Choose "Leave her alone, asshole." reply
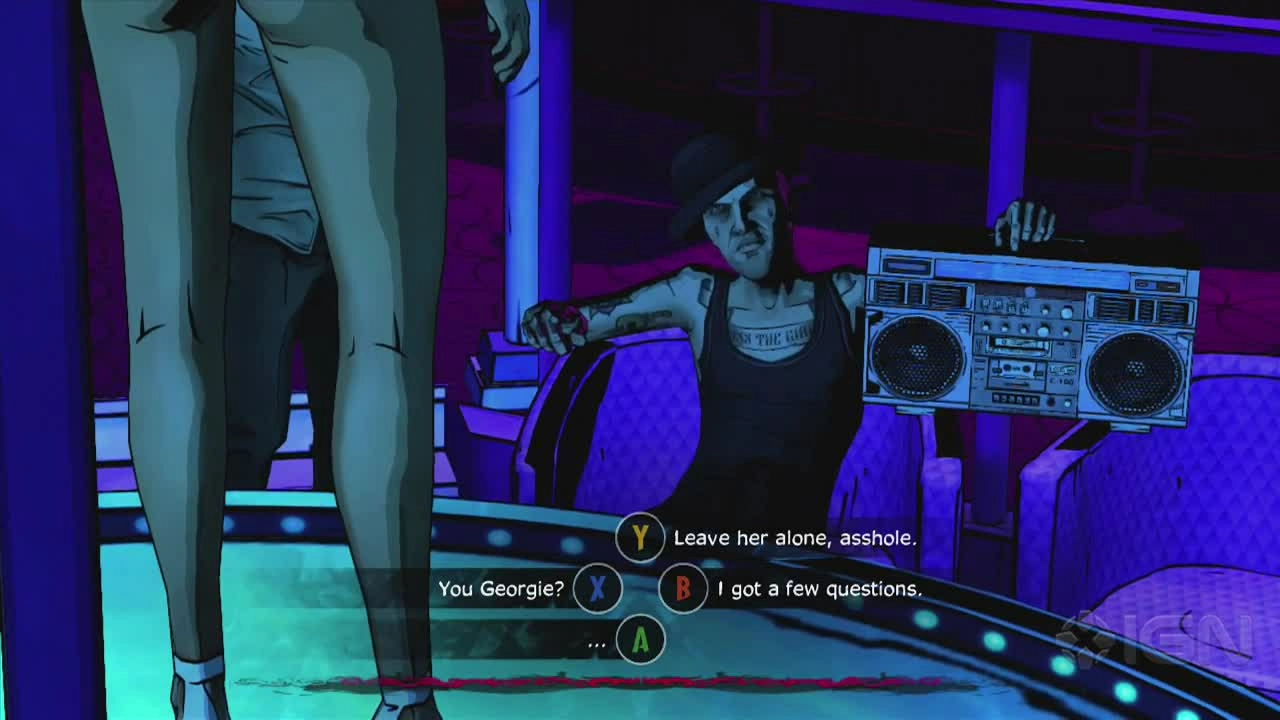 (794, 538)
